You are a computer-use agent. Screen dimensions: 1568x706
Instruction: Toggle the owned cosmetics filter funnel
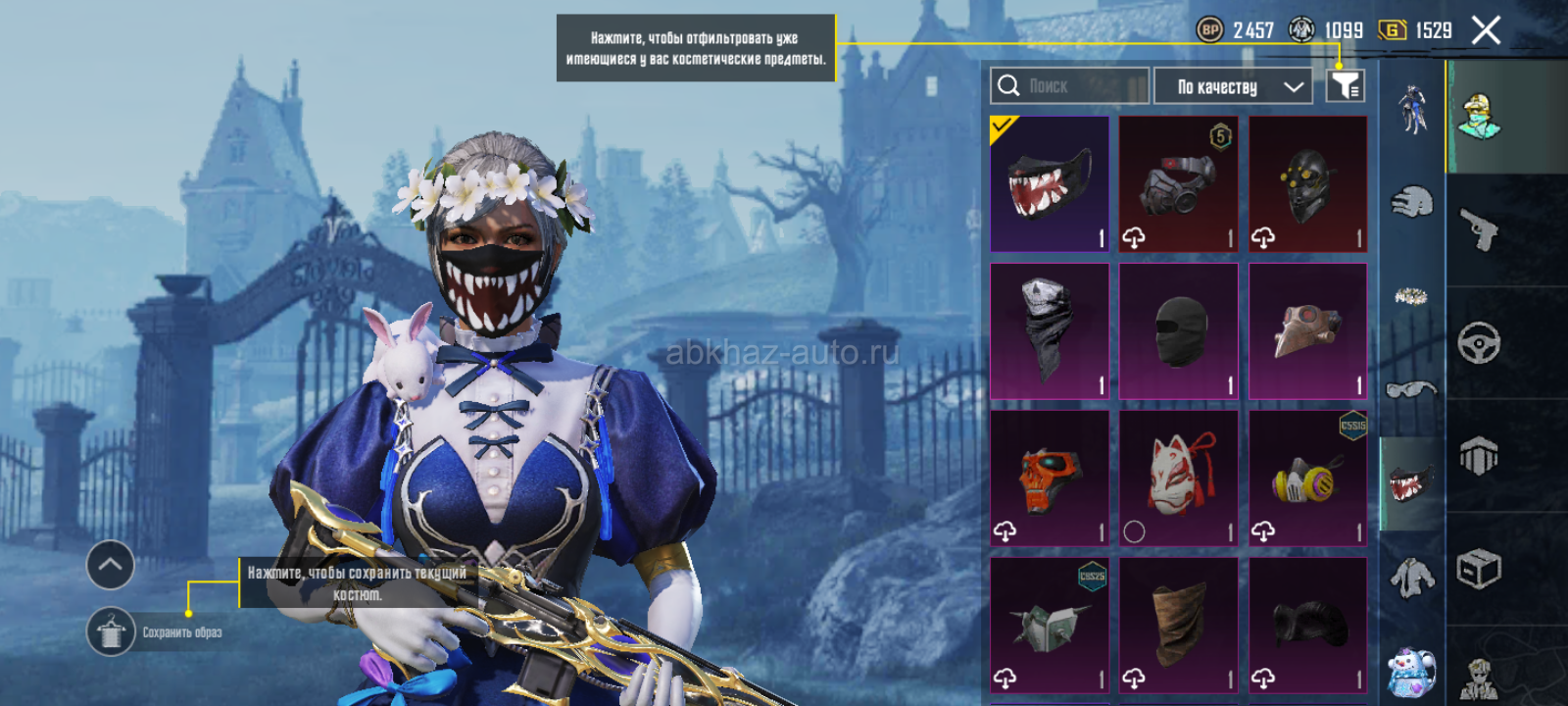coord(1345,86)
